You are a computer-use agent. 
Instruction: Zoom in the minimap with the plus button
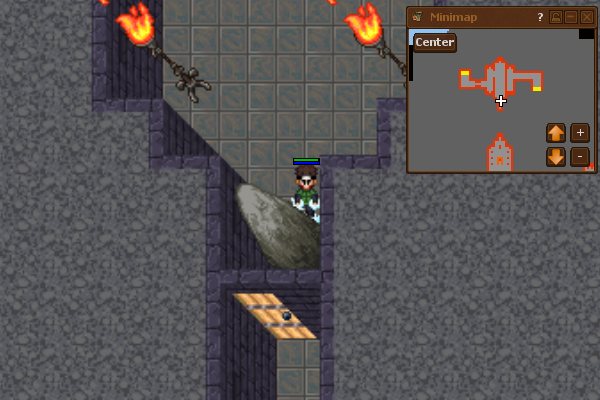[x=580, y=132]
